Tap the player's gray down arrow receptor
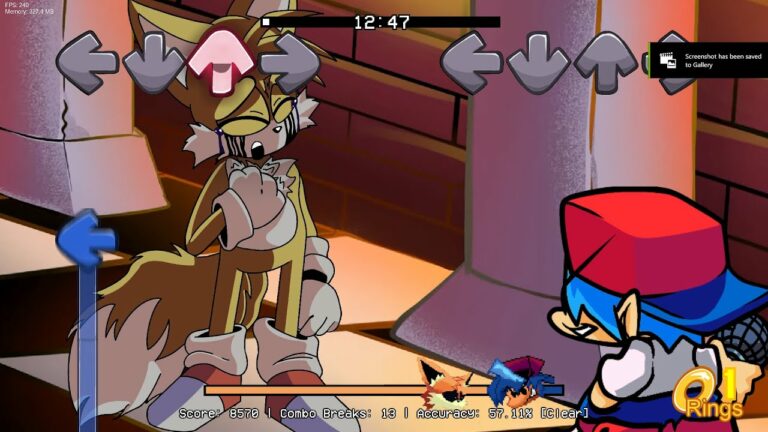Screen dimensions: 768x432 tap(537, 62)
